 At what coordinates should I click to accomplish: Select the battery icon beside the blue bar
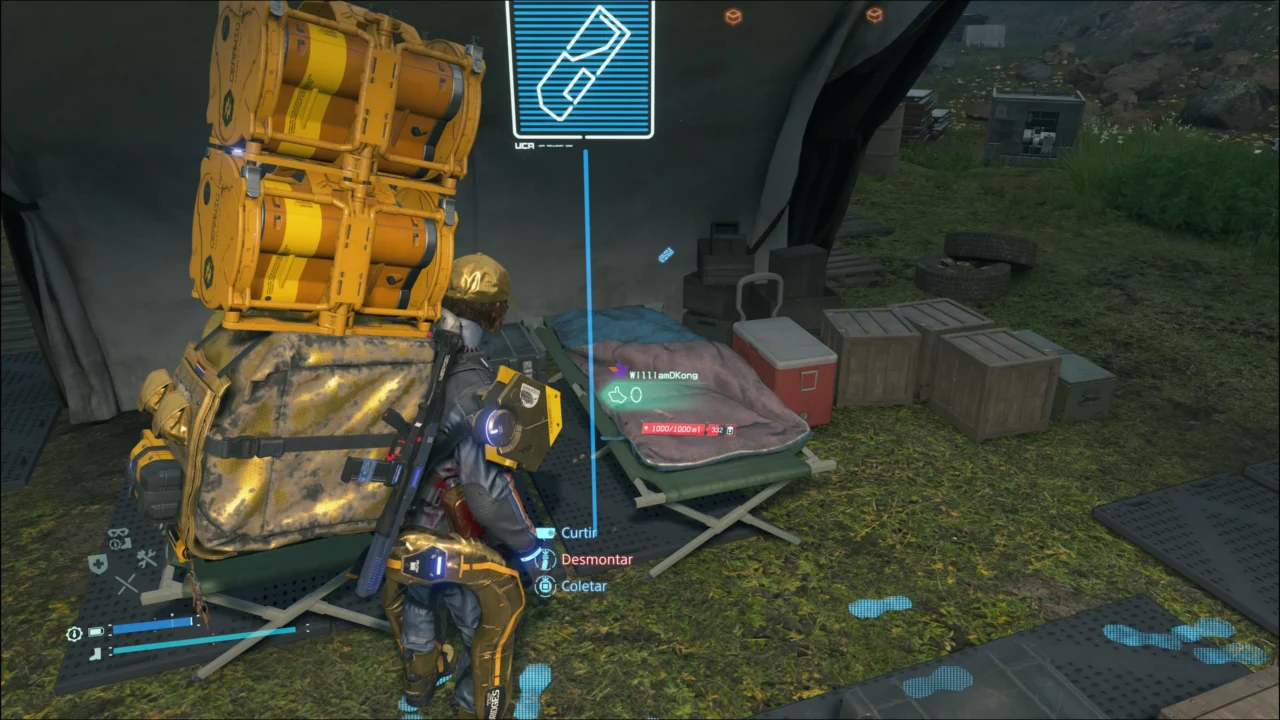pyautogui.click(x=96, y=632)
